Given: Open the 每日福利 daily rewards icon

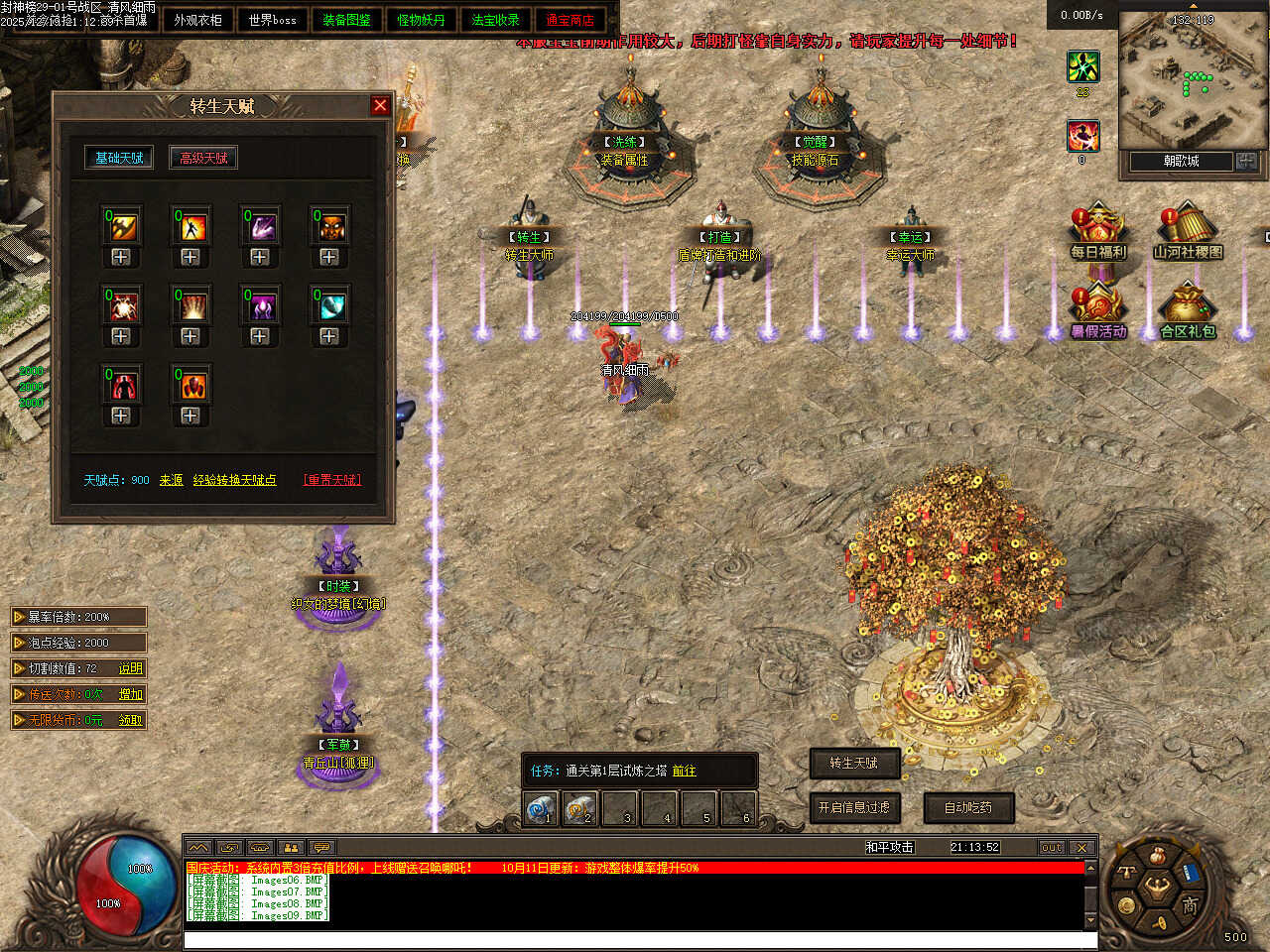Looking at the screenshot, I should click(1097, 232).
